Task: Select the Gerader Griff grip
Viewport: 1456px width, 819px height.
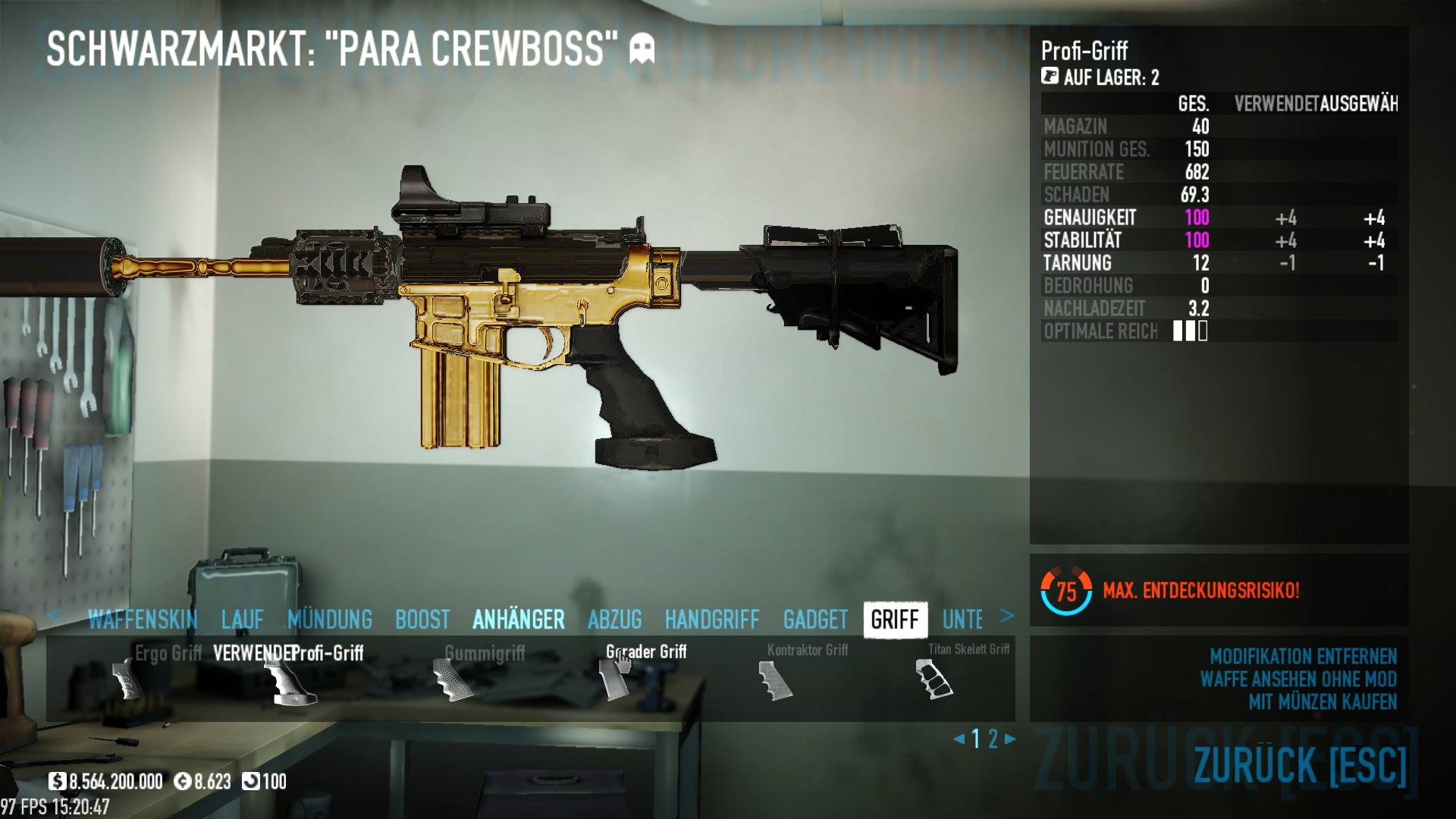Action: click(614, 679)
